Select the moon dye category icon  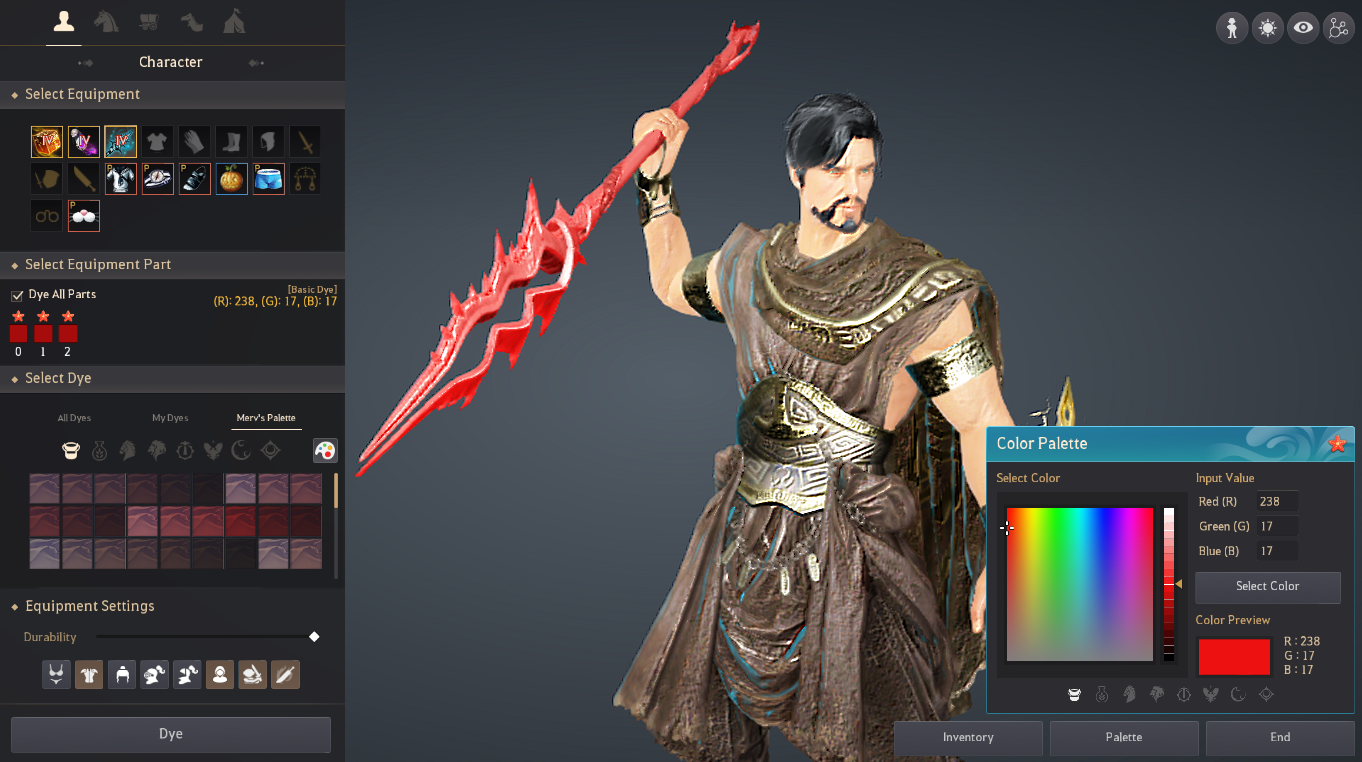239,450
